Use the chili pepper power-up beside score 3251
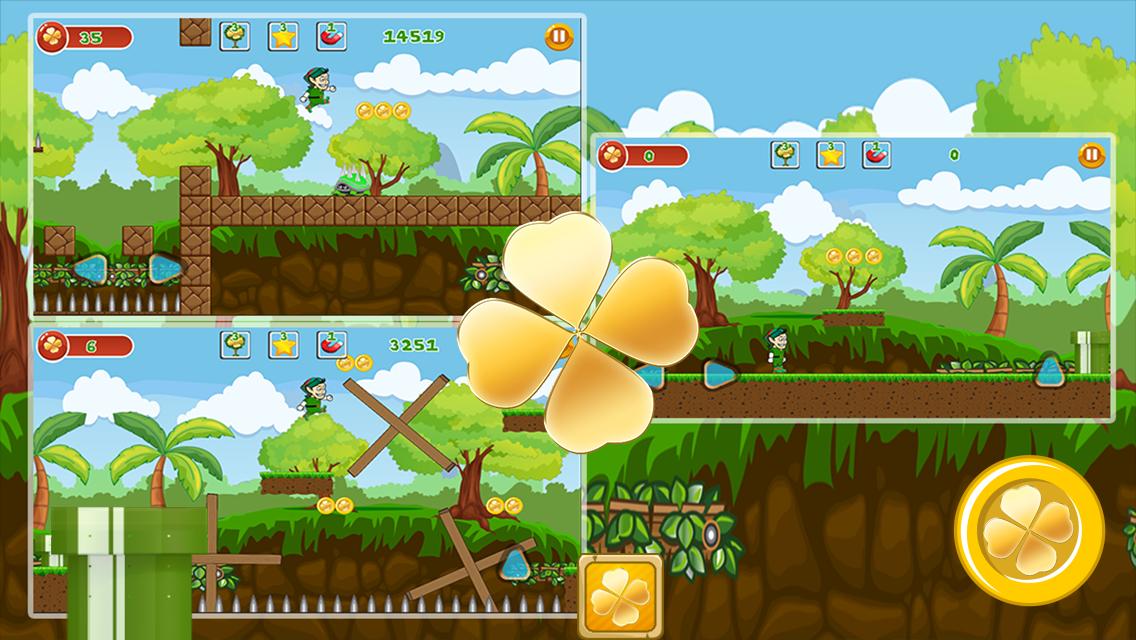 [x=331, y=345]
